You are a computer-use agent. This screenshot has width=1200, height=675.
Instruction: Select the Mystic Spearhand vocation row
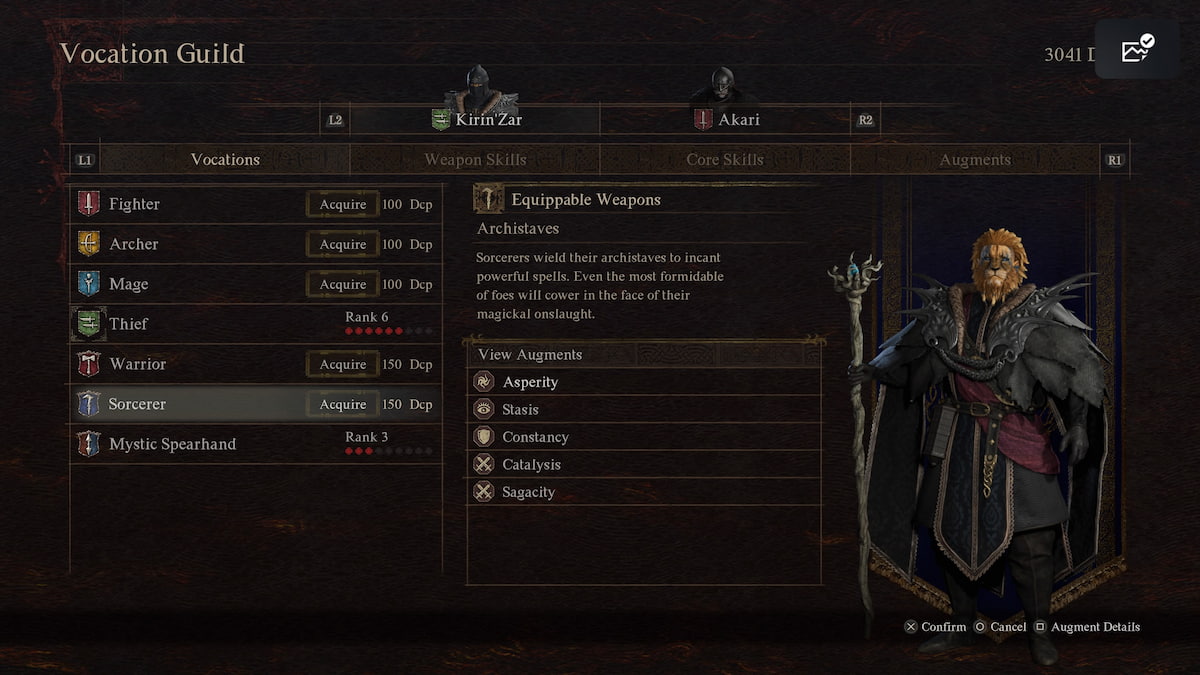255,444
